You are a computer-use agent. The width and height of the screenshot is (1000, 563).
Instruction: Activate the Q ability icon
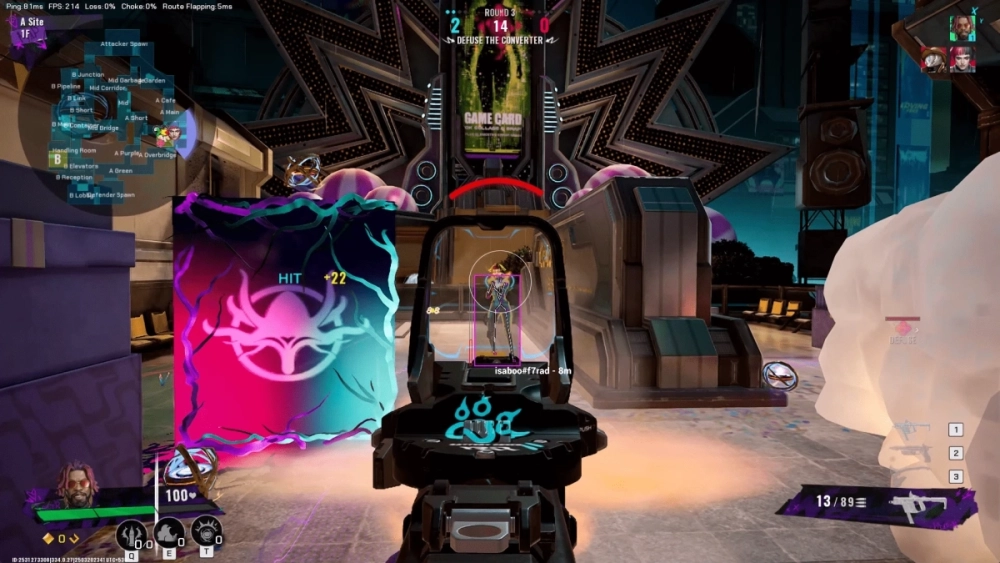(131, 534)
